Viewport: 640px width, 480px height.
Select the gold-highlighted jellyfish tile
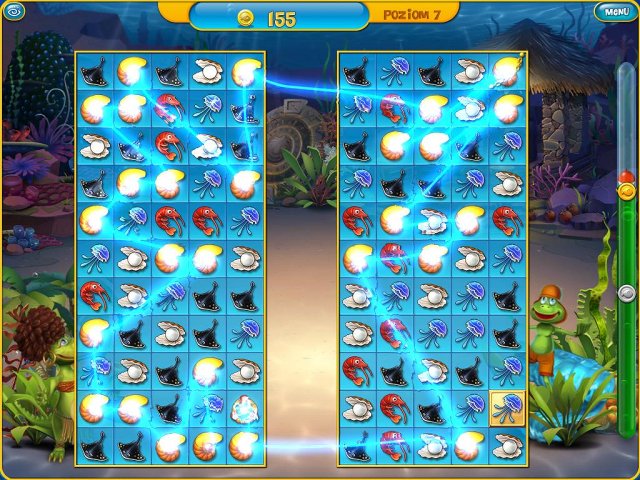(507, 408)
